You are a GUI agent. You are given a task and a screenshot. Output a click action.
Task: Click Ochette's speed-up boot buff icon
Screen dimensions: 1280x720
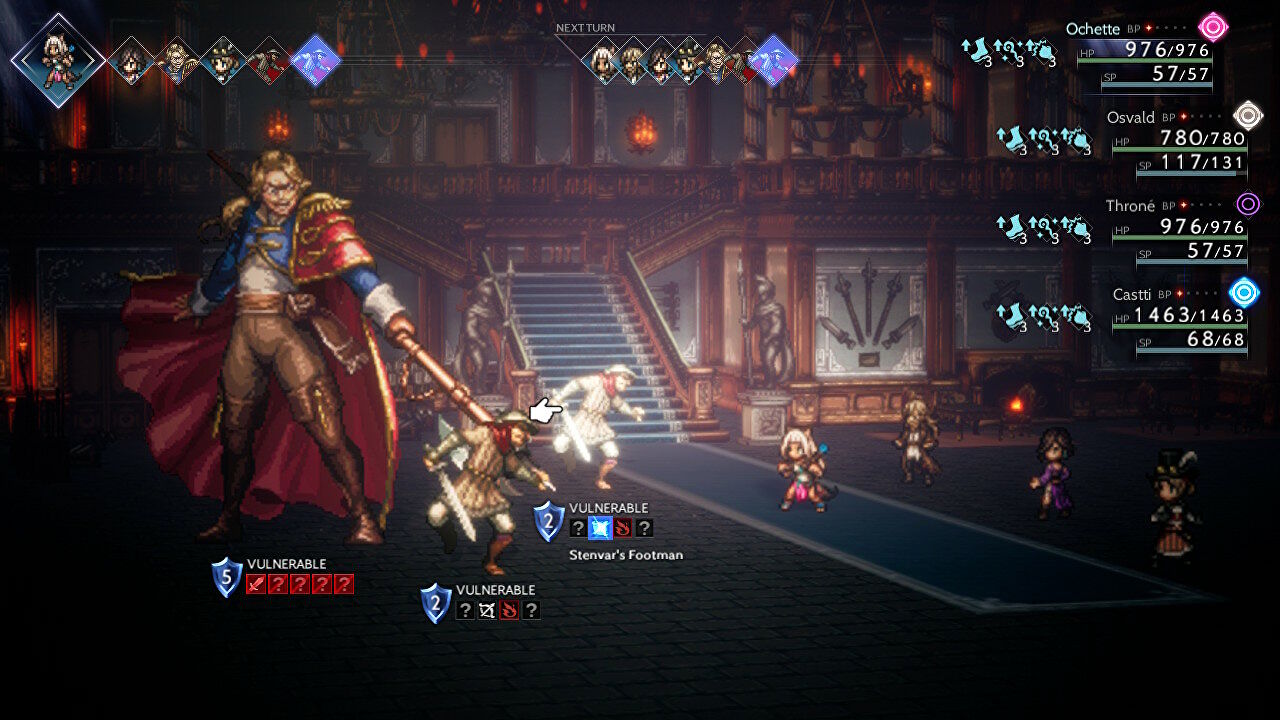coord(976,48)
